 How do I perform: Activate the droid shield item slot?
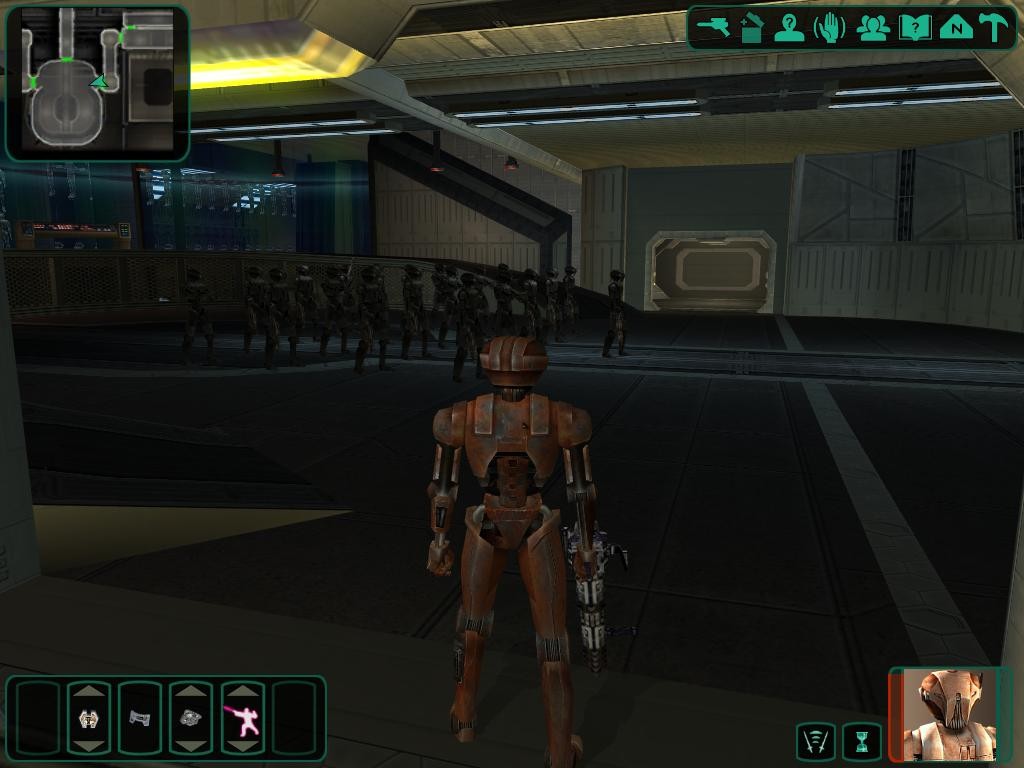tap(89, 718)
